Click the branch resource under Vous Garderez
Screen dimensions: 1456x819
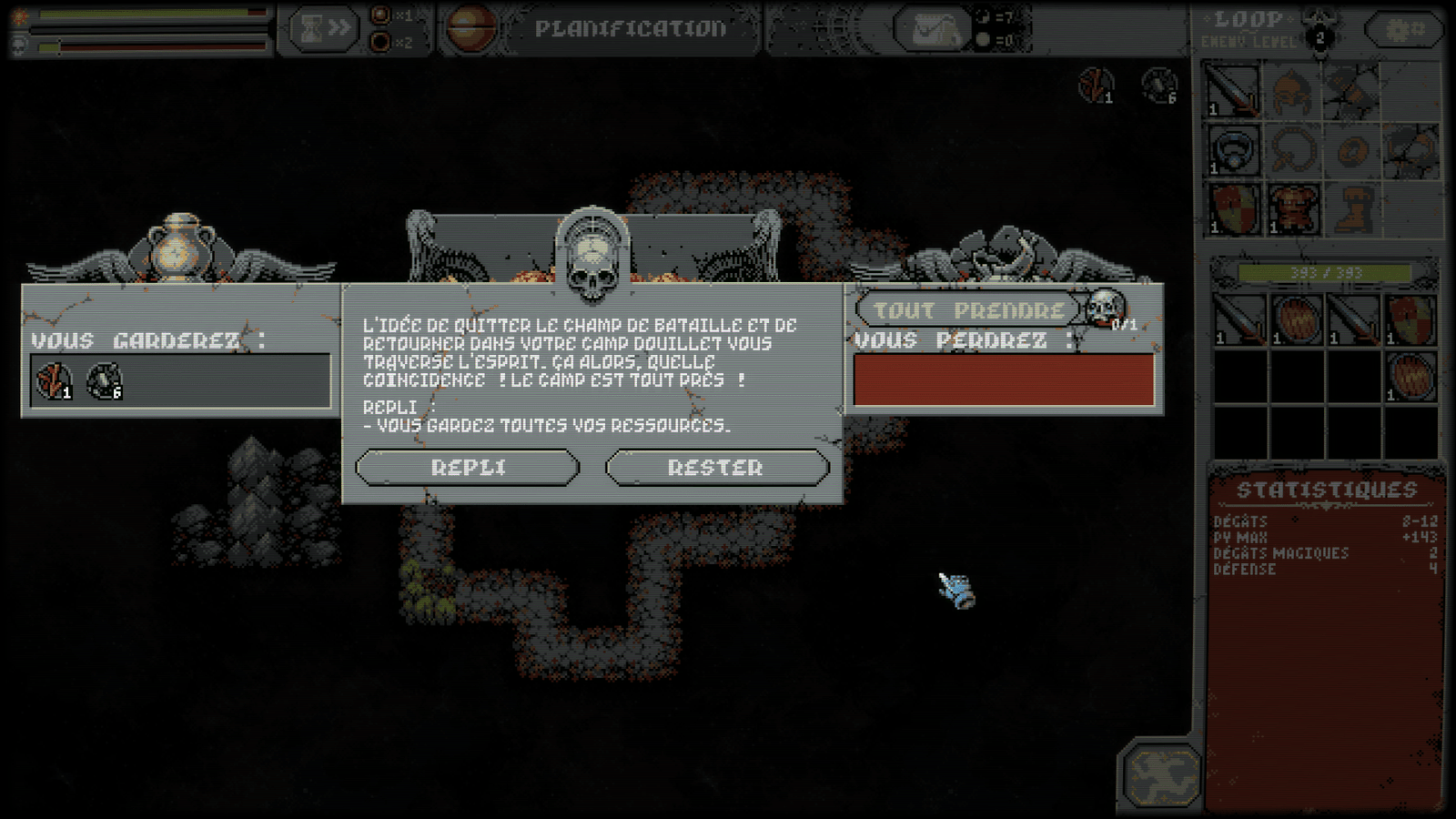tap(54, 381)
